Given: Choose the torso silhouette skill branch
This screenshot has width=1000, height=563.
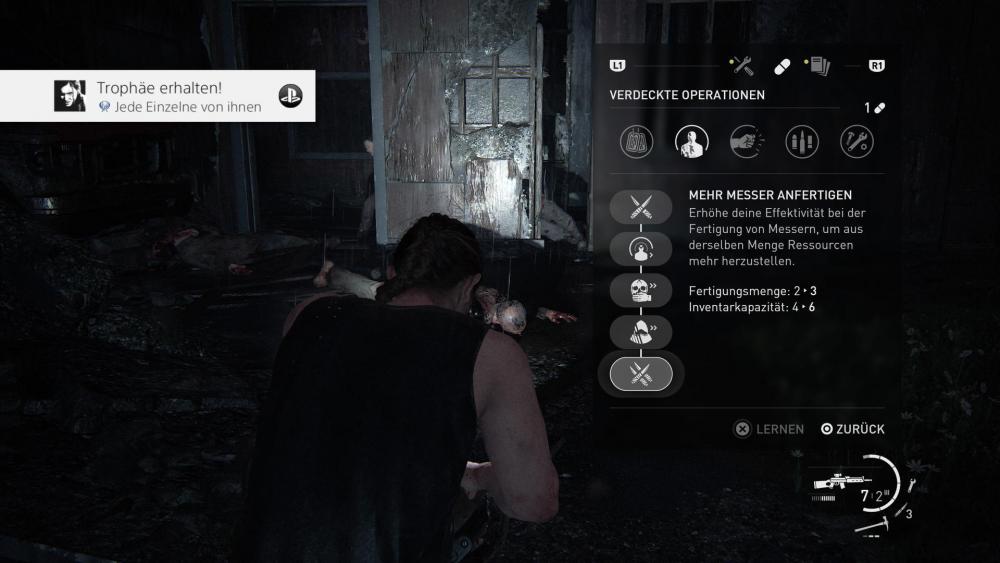Looking at the screenshot, I should [x=693, y=142].
